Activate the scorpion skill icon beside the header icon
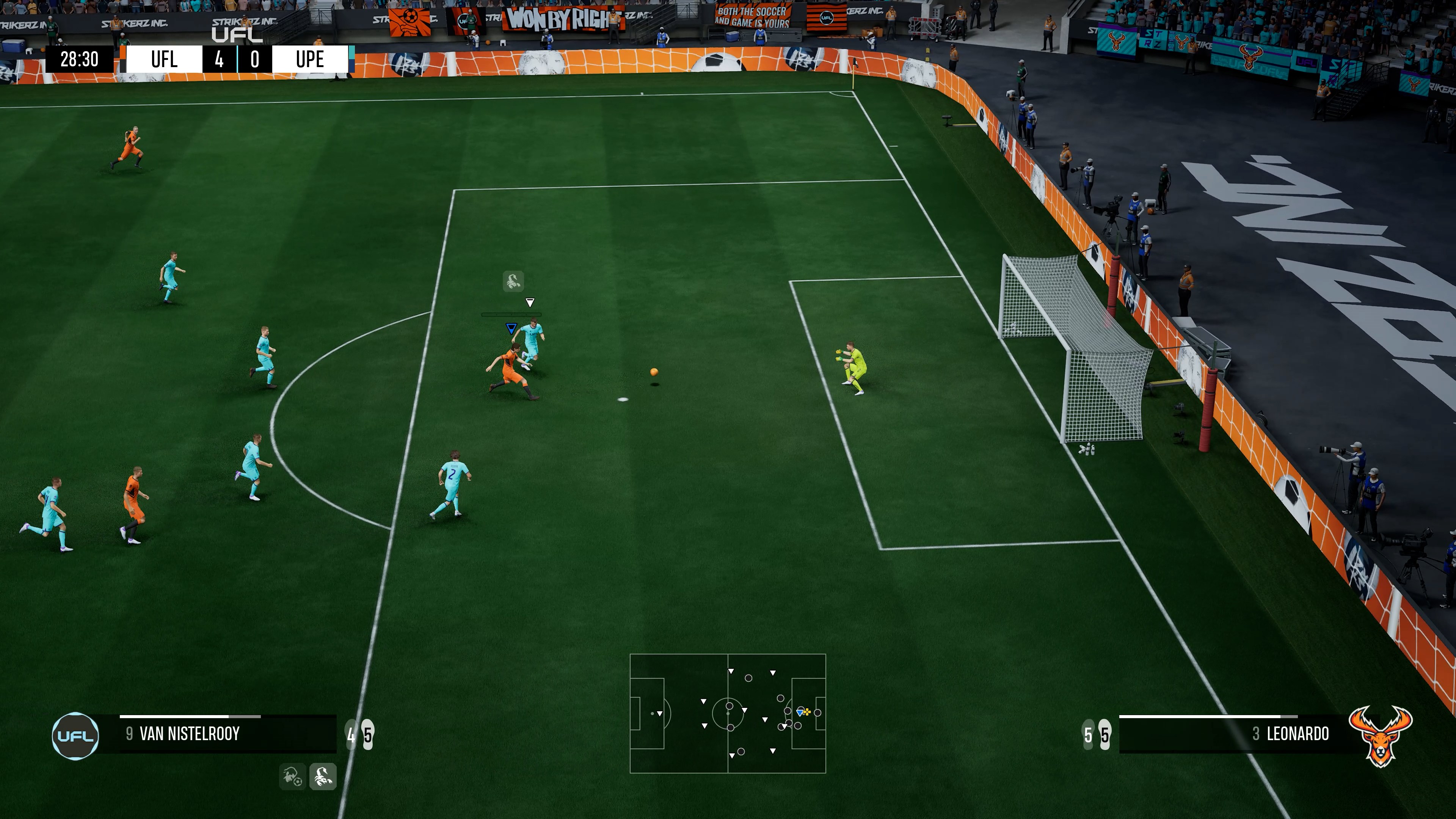Viewport: 1456px width, 819px height. click(x=323, y=776)
